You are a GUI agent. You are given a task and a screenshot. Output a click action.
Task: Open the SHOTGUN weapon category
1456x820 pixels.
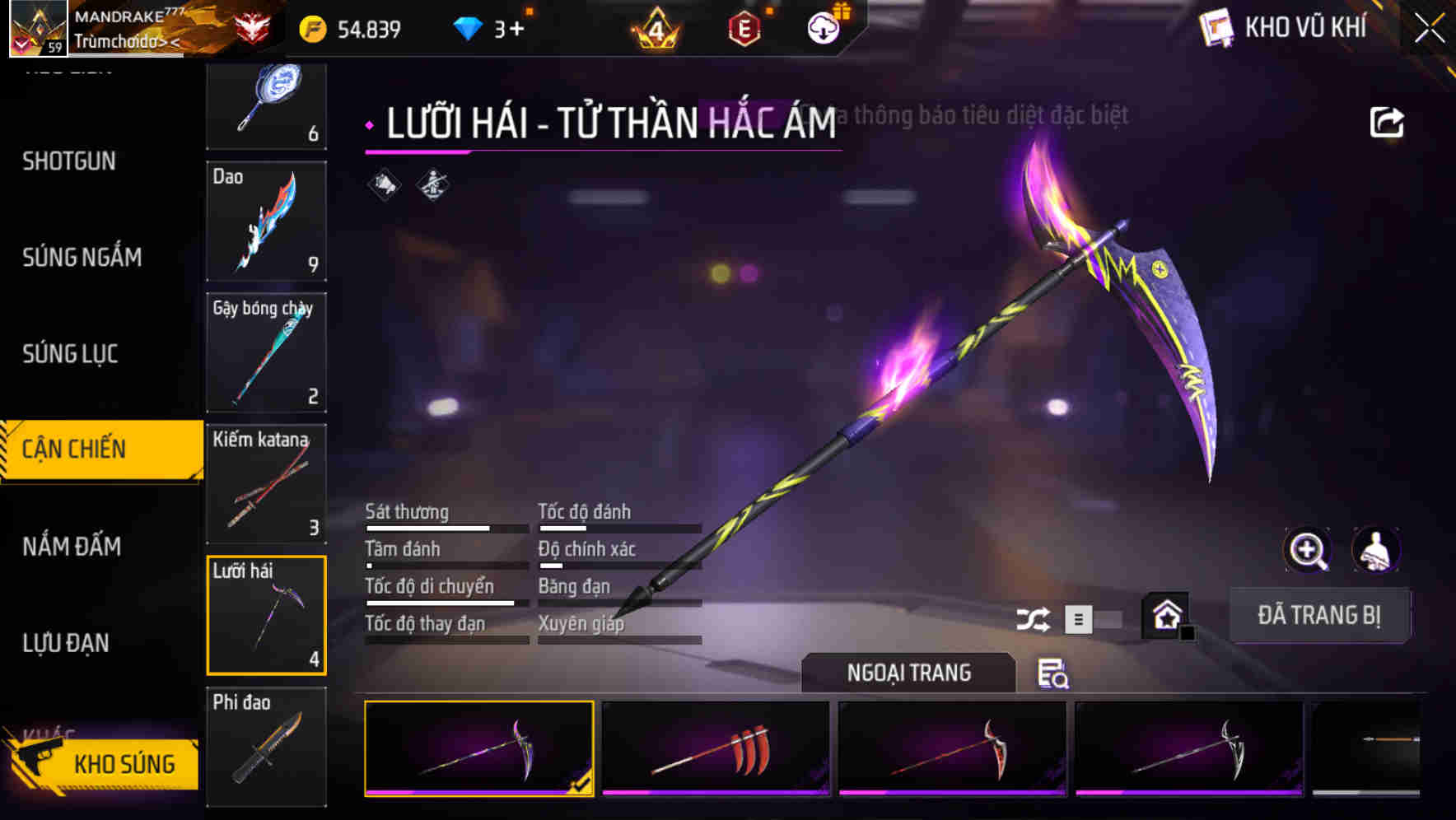(69, 161)
